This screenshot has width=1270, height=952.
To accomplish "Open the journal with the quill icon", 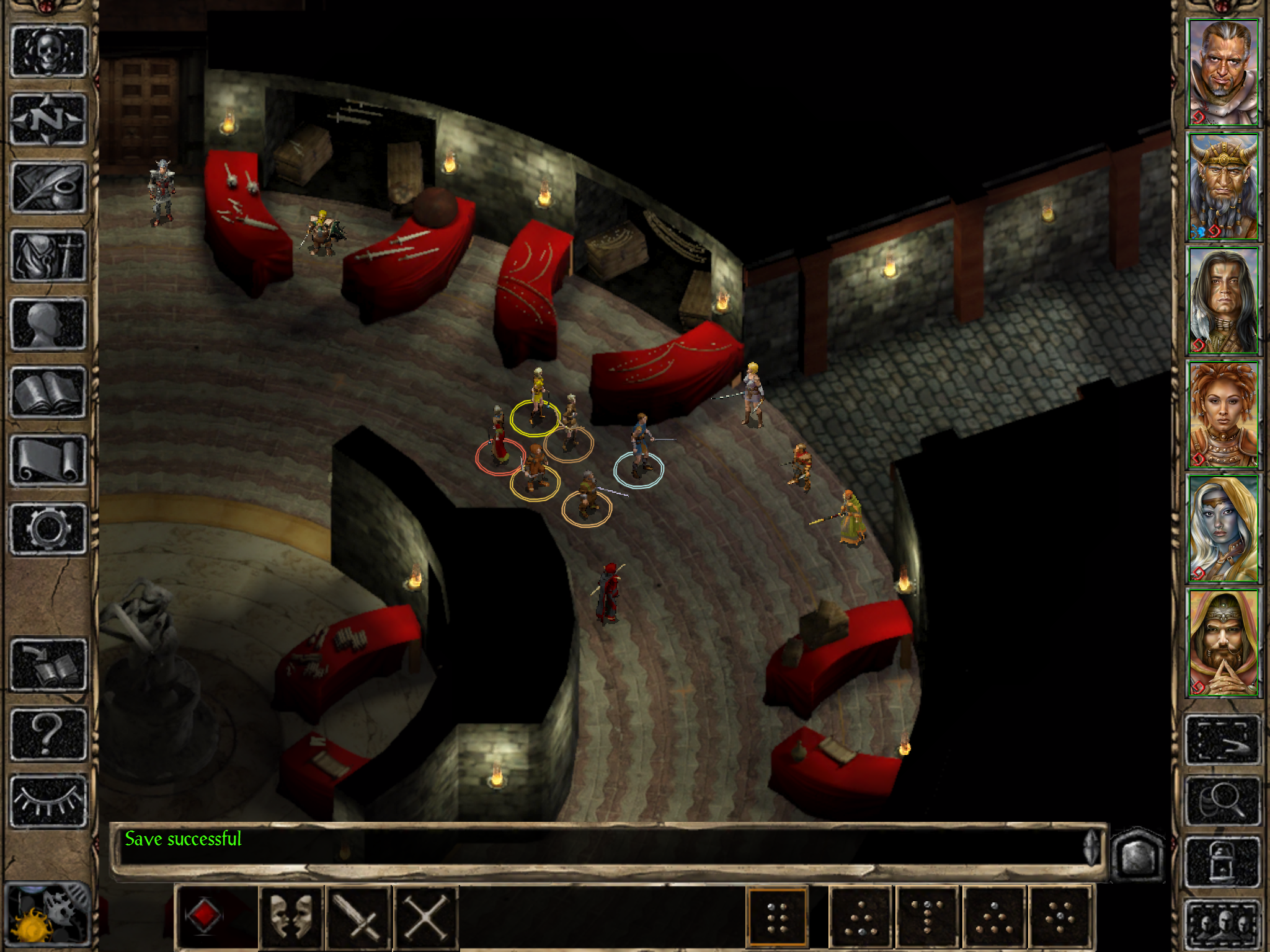I will pos(48,187).
